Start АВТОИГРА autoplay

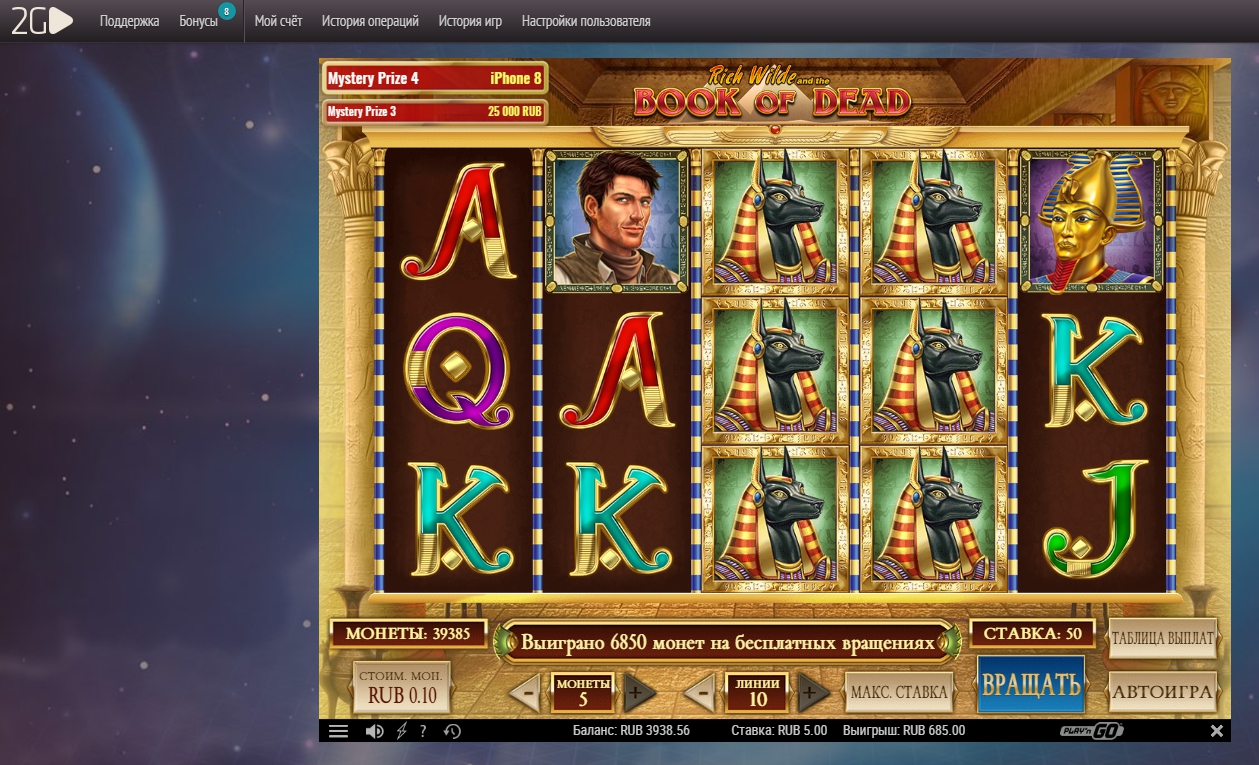tap(1162, 691)
